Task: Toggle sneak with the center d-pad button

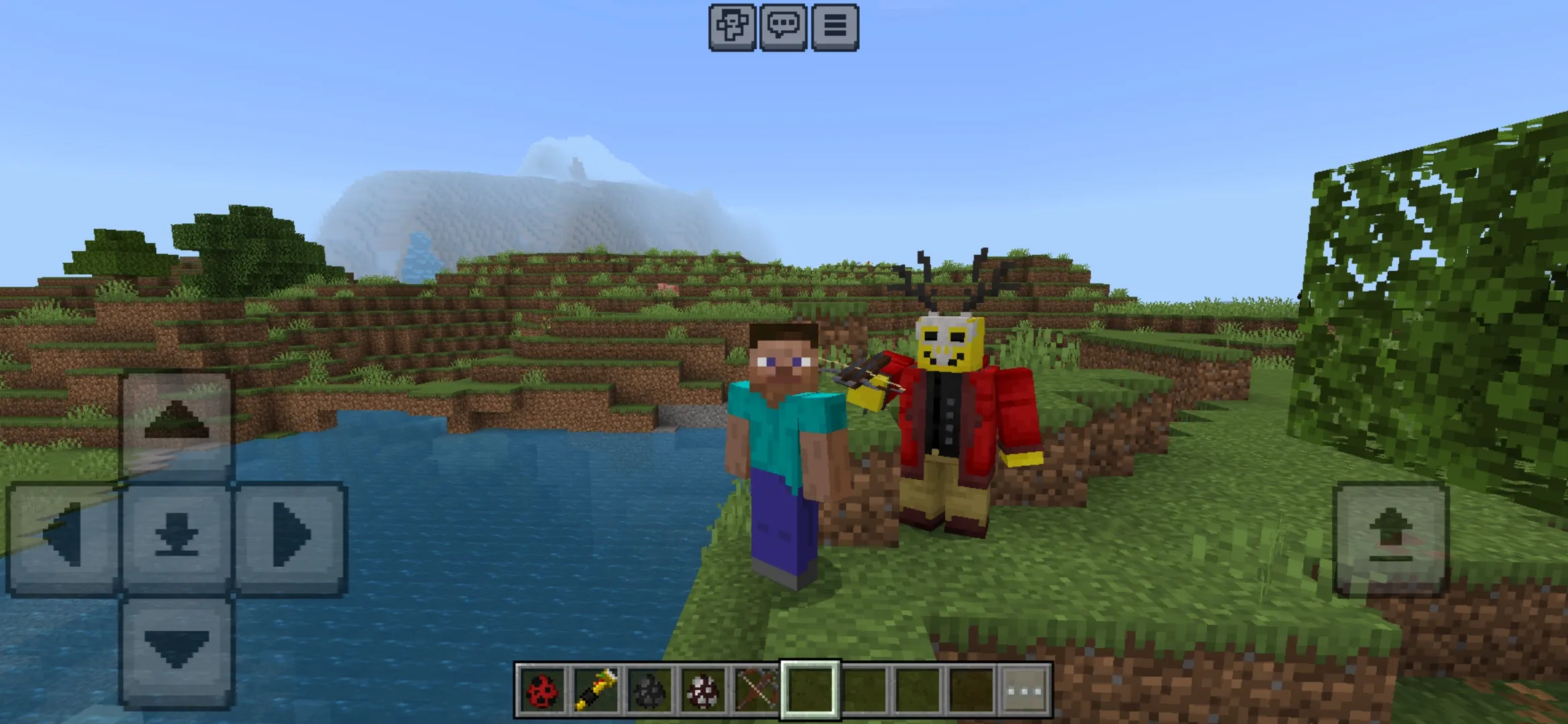Action: 177,536
